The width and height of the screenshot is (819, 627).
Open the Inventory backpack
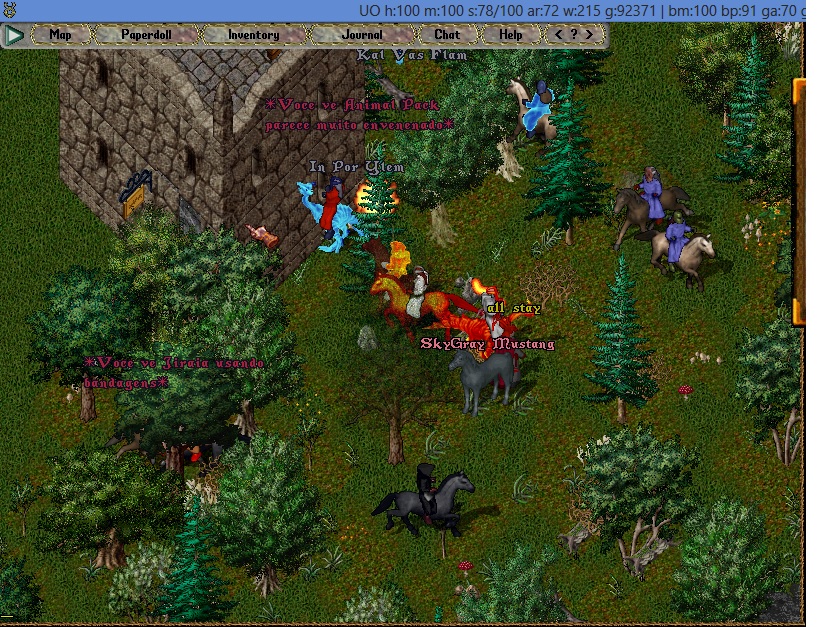[x=253, y=35]
